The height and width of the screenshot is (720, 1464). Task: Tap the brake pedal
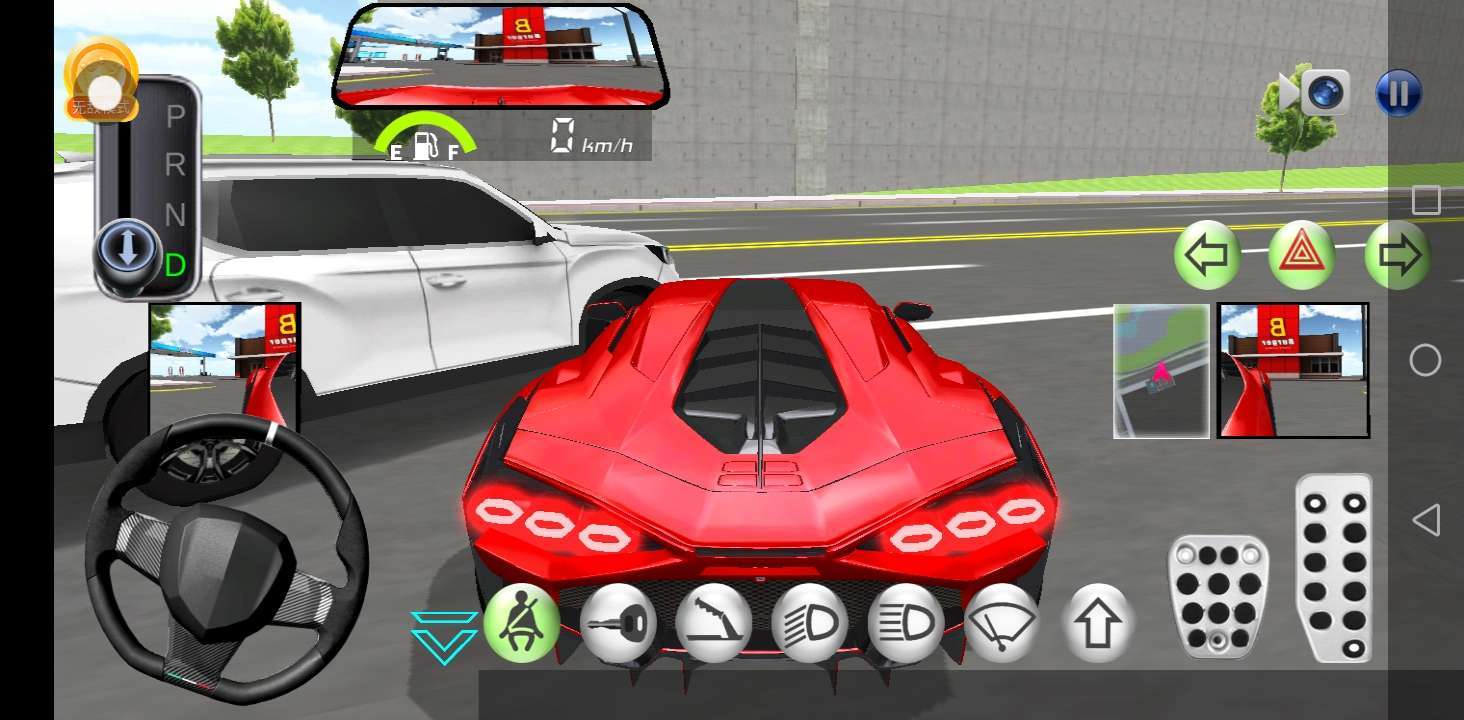[1218, 597]
